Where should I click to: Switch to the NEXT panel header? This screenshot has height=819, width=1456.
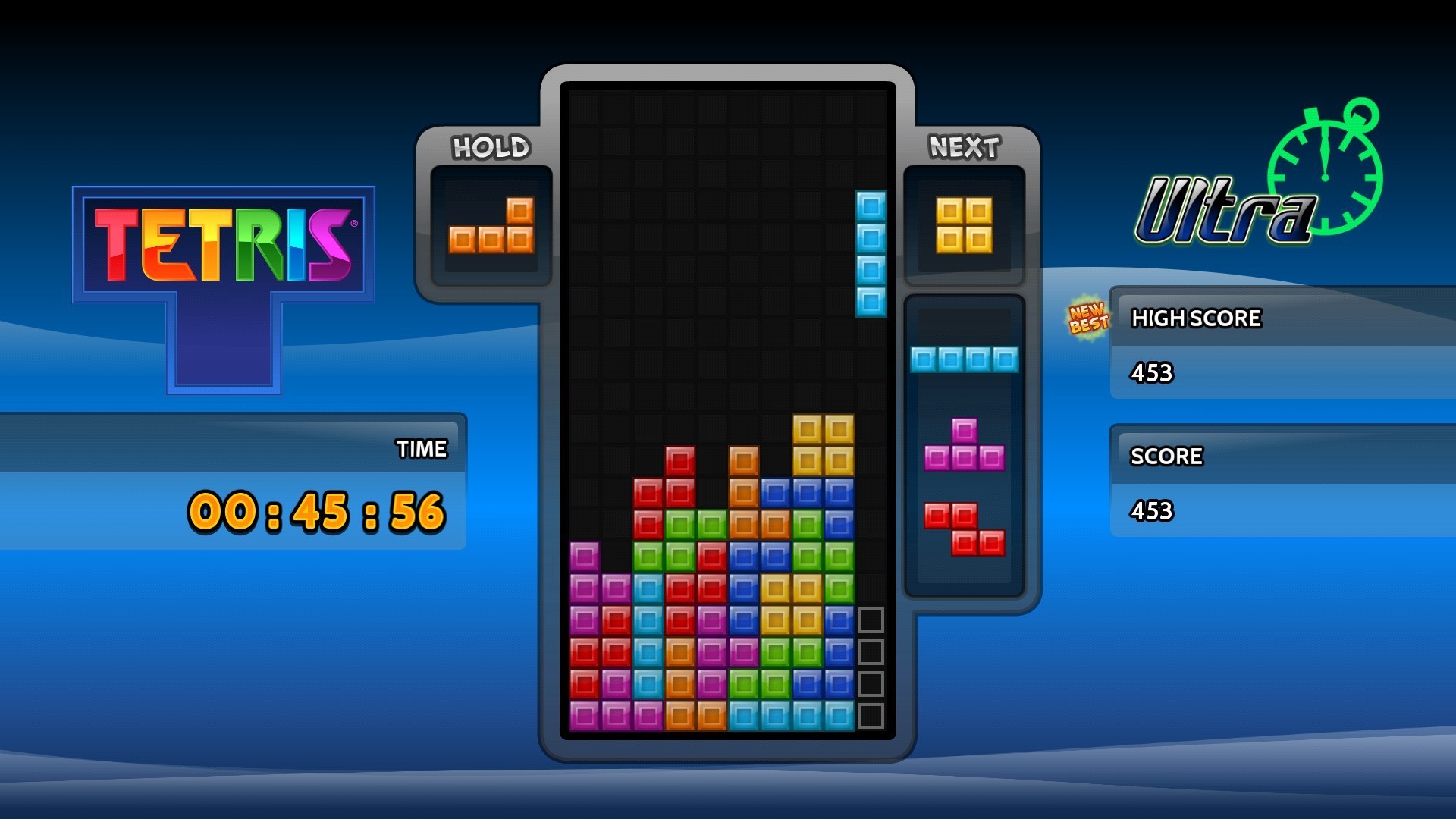coord(963,146)
